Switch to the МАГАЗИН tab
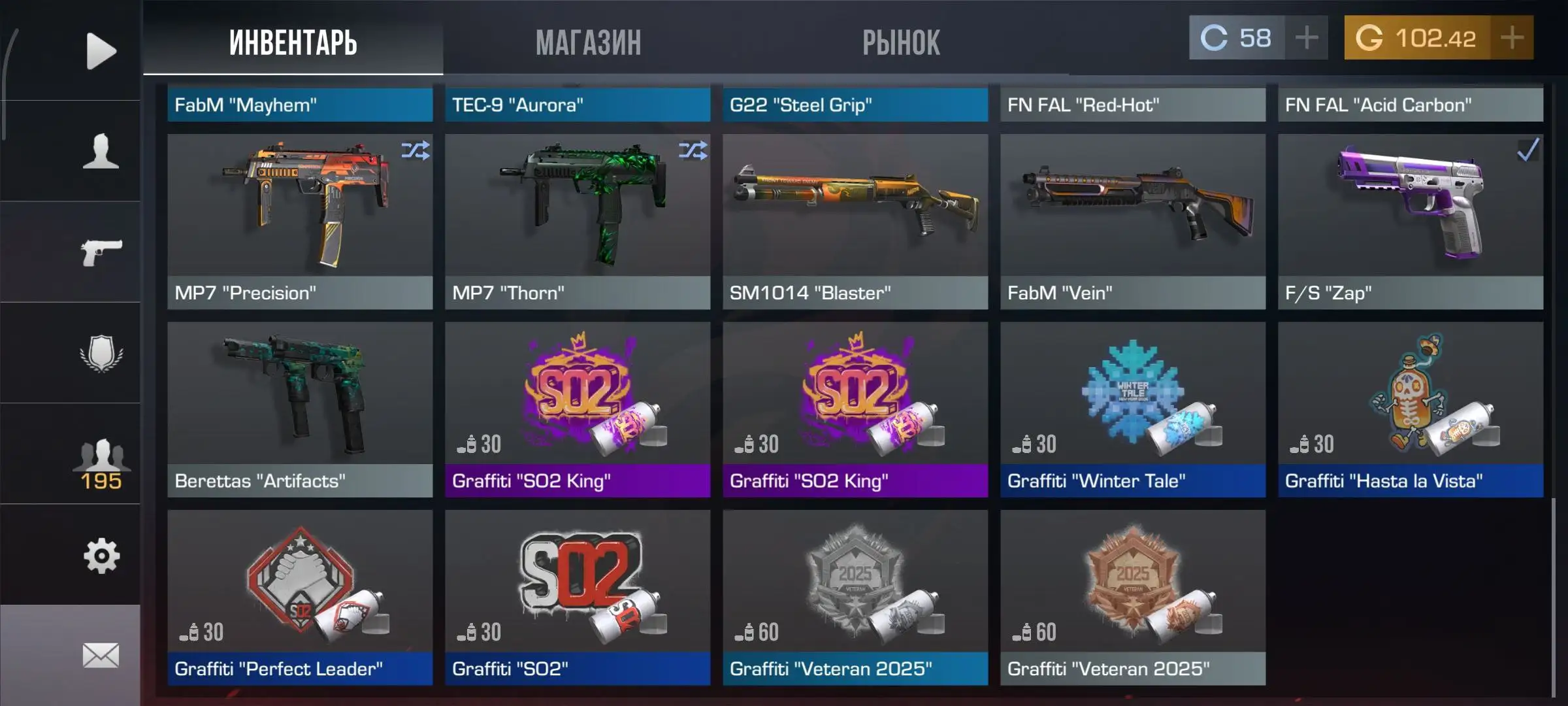The width and height of the screenshot is (1568, 706). (x=588, y=42)
